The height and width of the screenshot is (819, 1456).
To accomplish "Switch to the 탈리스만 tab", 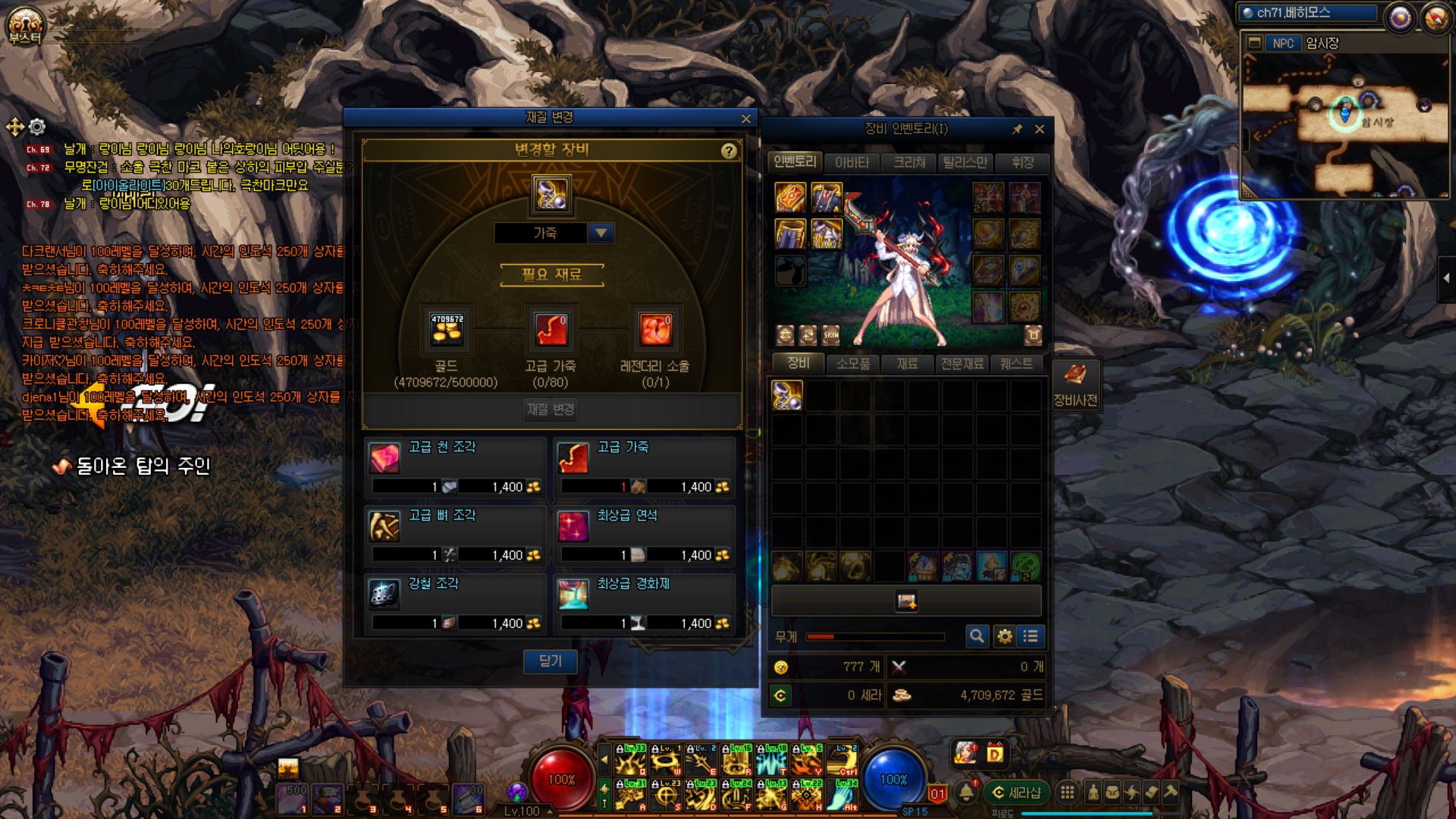I will tap(965, 163).
